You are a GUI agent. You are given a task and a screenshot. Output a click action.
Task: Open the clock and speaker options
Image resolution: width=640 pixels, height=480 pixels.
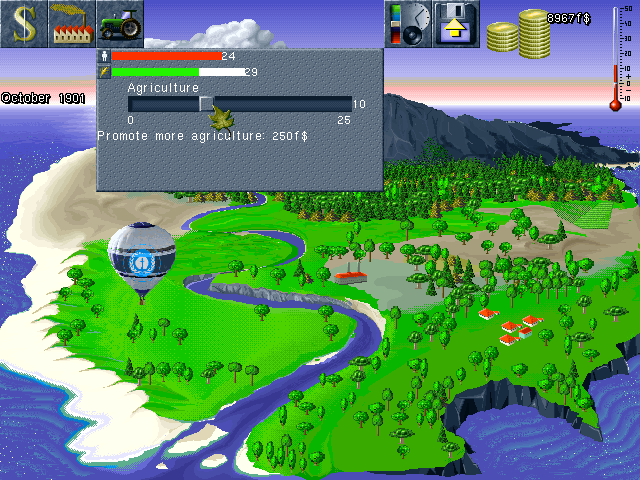408,24
